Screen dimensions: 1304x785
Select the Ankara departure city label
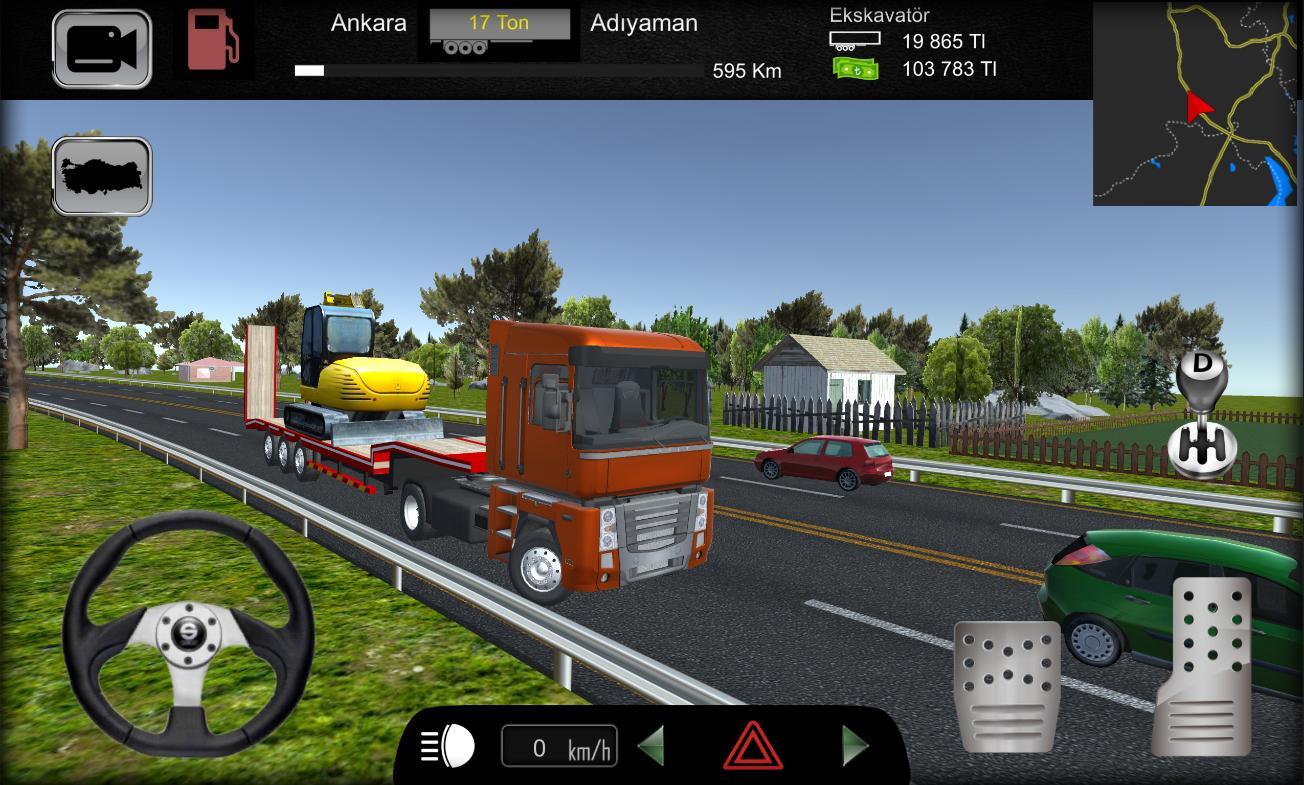(369, 22)
